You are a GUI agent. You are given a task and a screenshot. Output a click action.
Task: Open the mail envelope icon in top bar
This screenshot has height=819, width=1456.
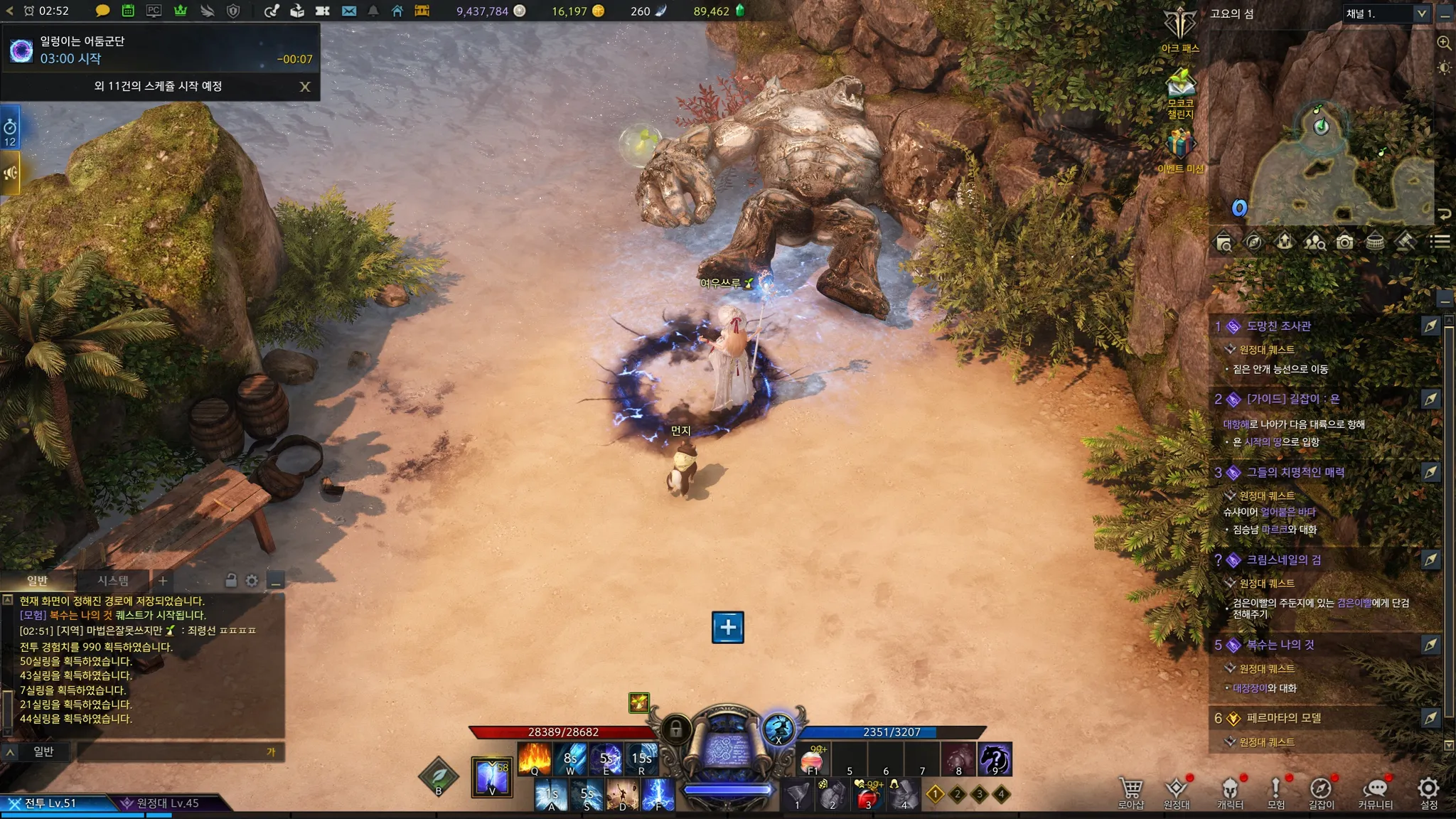tap(348, 11)
